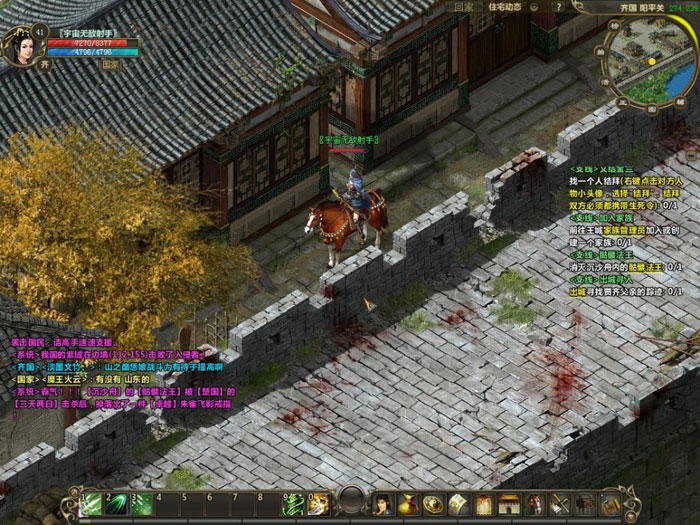Activate the skill in hotbar slot 1
This screenshot has width=700, height=525.
pos(93,504)
